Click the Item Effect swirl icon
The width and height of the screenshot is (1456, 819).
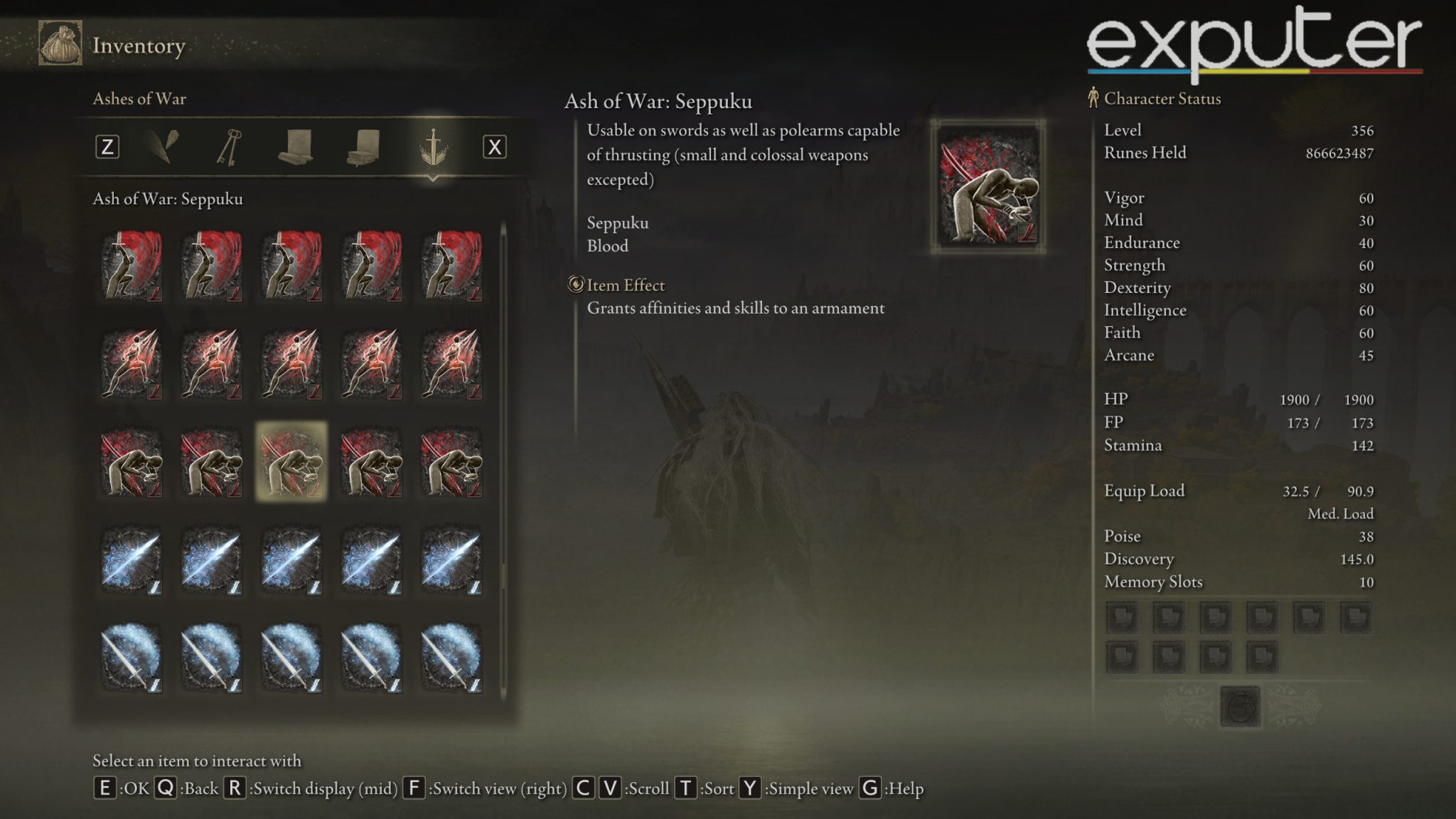pyautogui.click(x=577, y=285)
